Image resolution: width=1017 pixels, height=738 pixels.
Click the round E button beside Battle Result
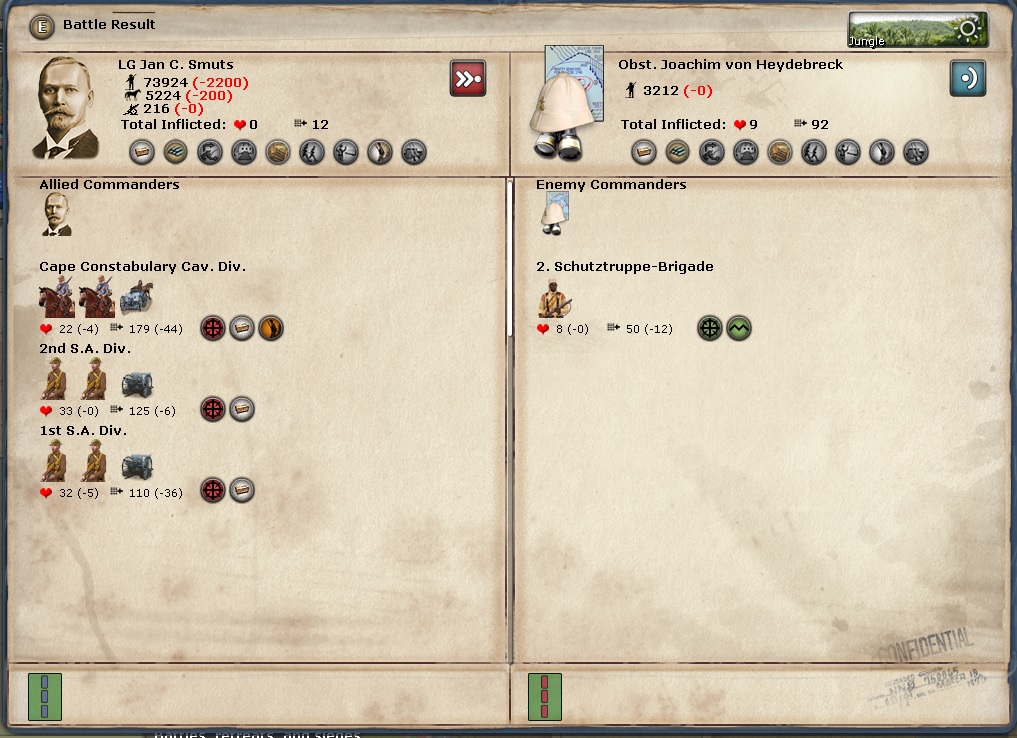tap(42, 25)
